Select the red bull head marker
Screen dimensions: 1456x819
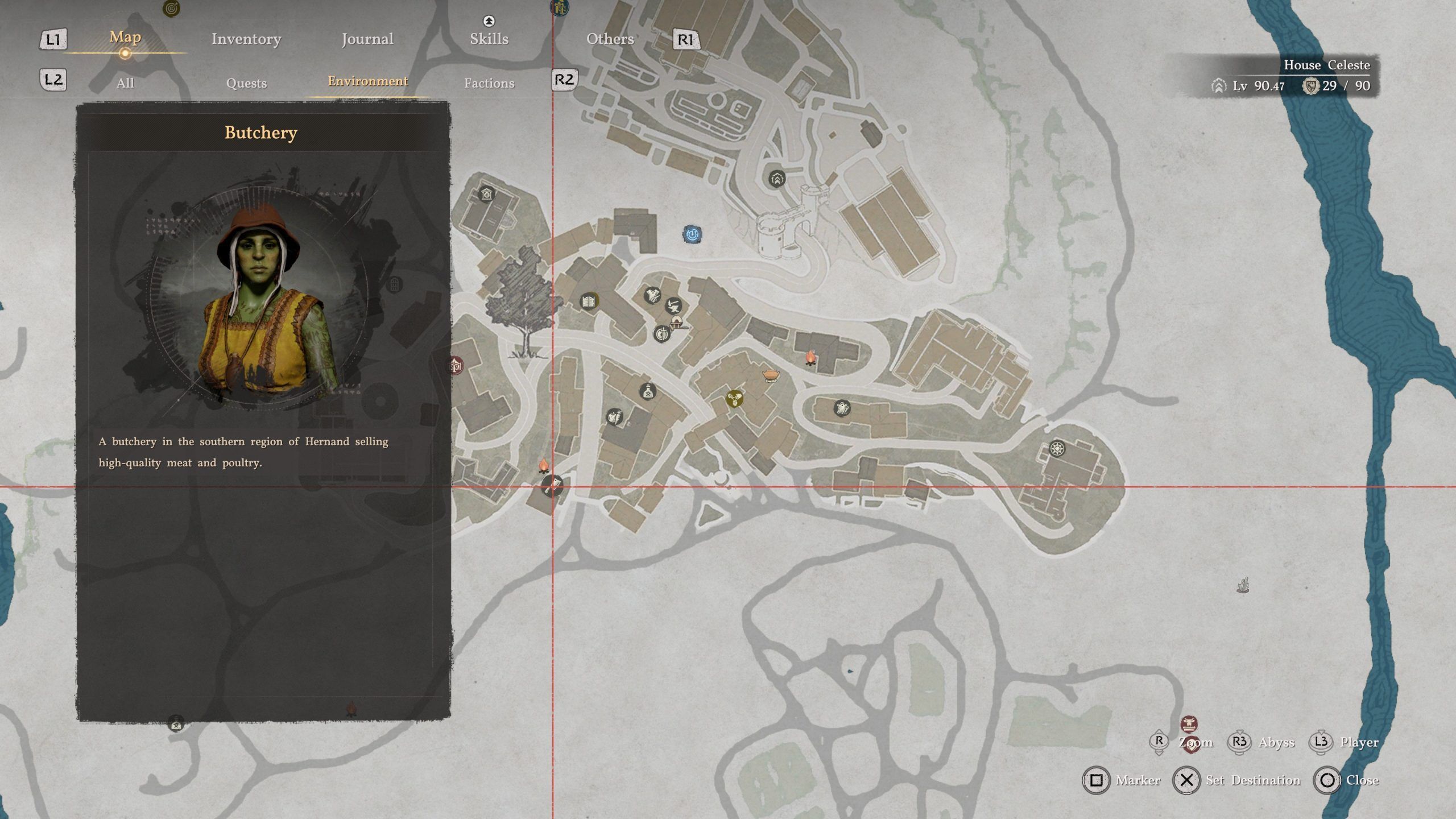coord(1189,724)
